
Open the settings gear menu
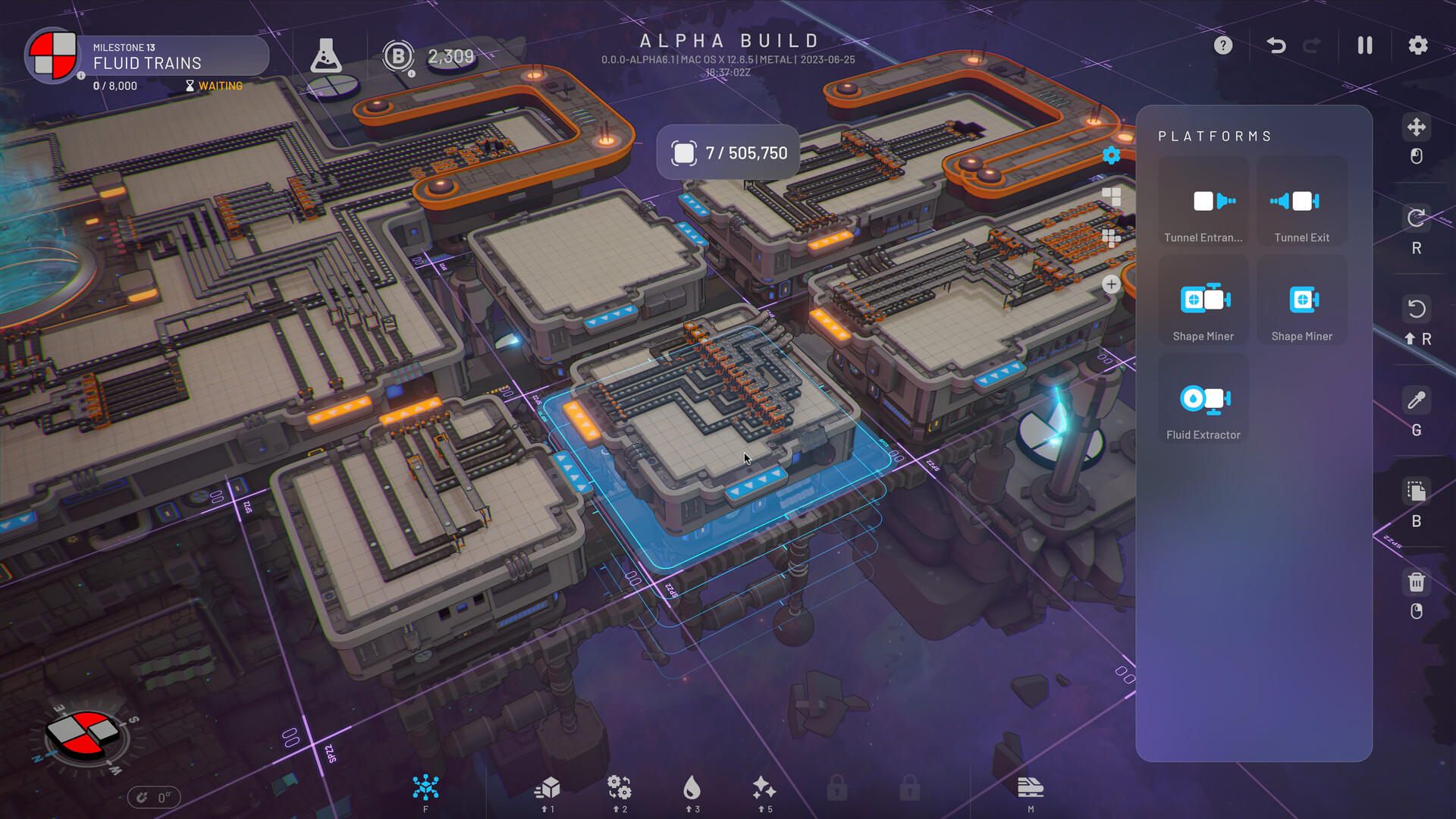(x=1417, y=45)
